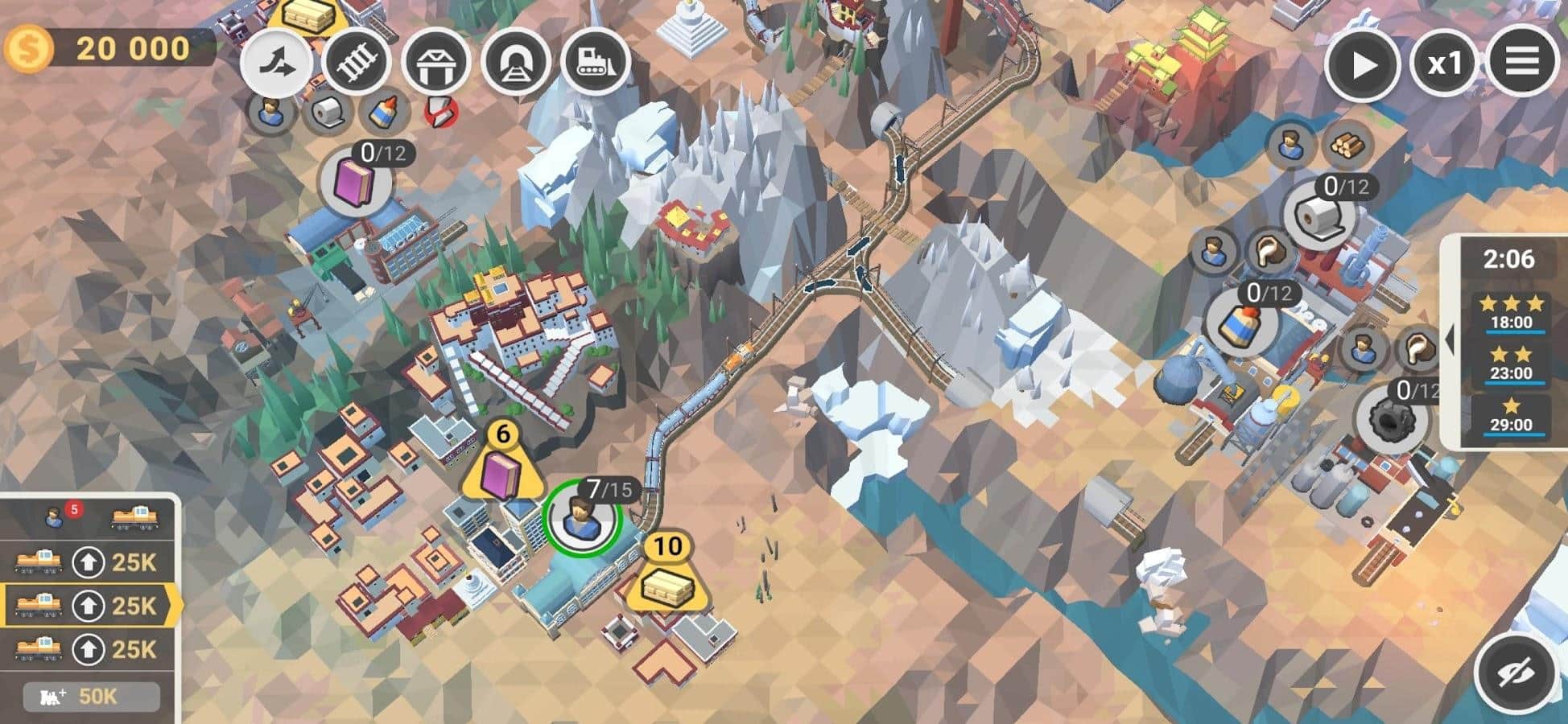Change the x1 game speed
The image size is (1568, 724).
(1443, 64)
